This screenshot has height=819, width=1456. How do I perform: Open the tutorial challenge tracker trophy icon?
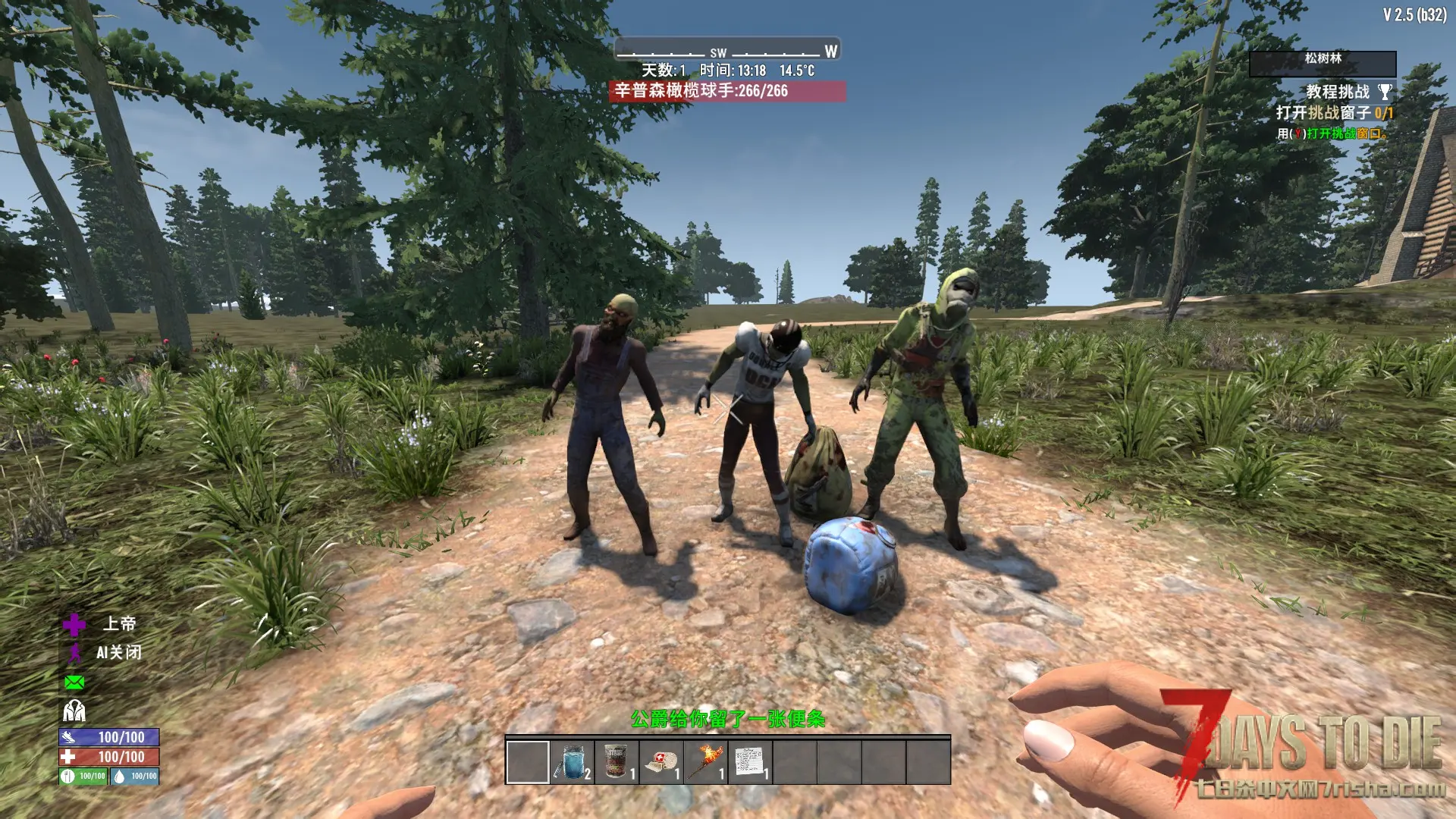pyautogui.click(x=1385, y=93)
